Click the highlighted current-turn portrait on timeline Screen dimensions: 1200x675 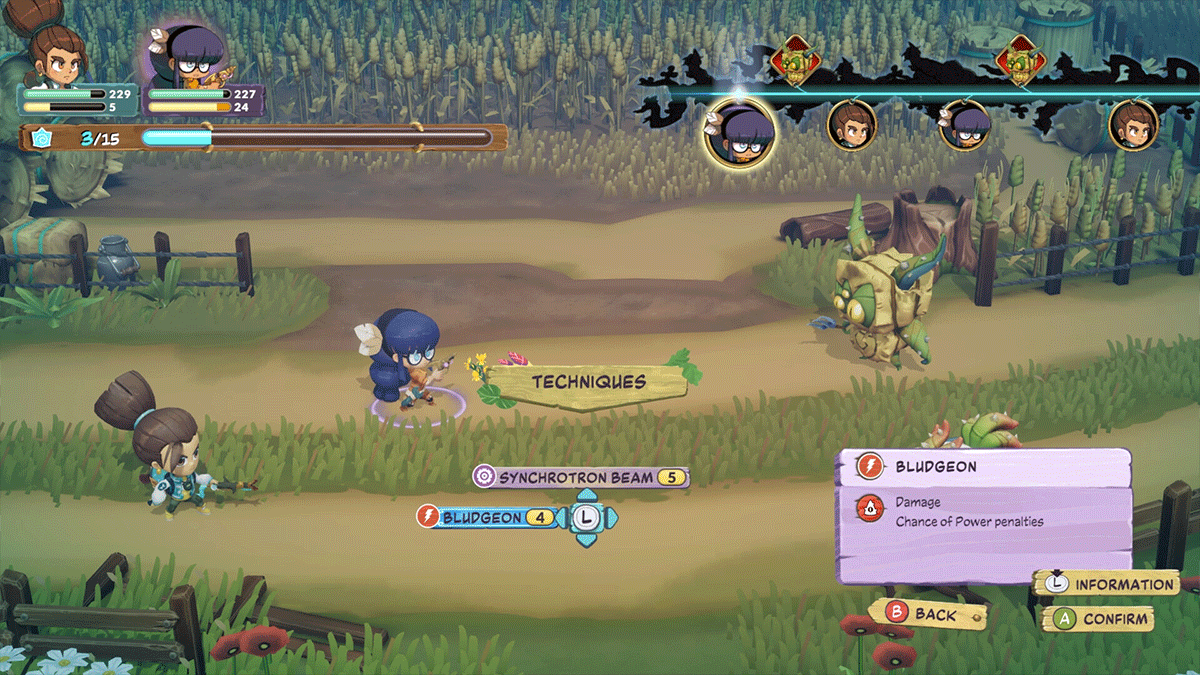click(739, 131)
